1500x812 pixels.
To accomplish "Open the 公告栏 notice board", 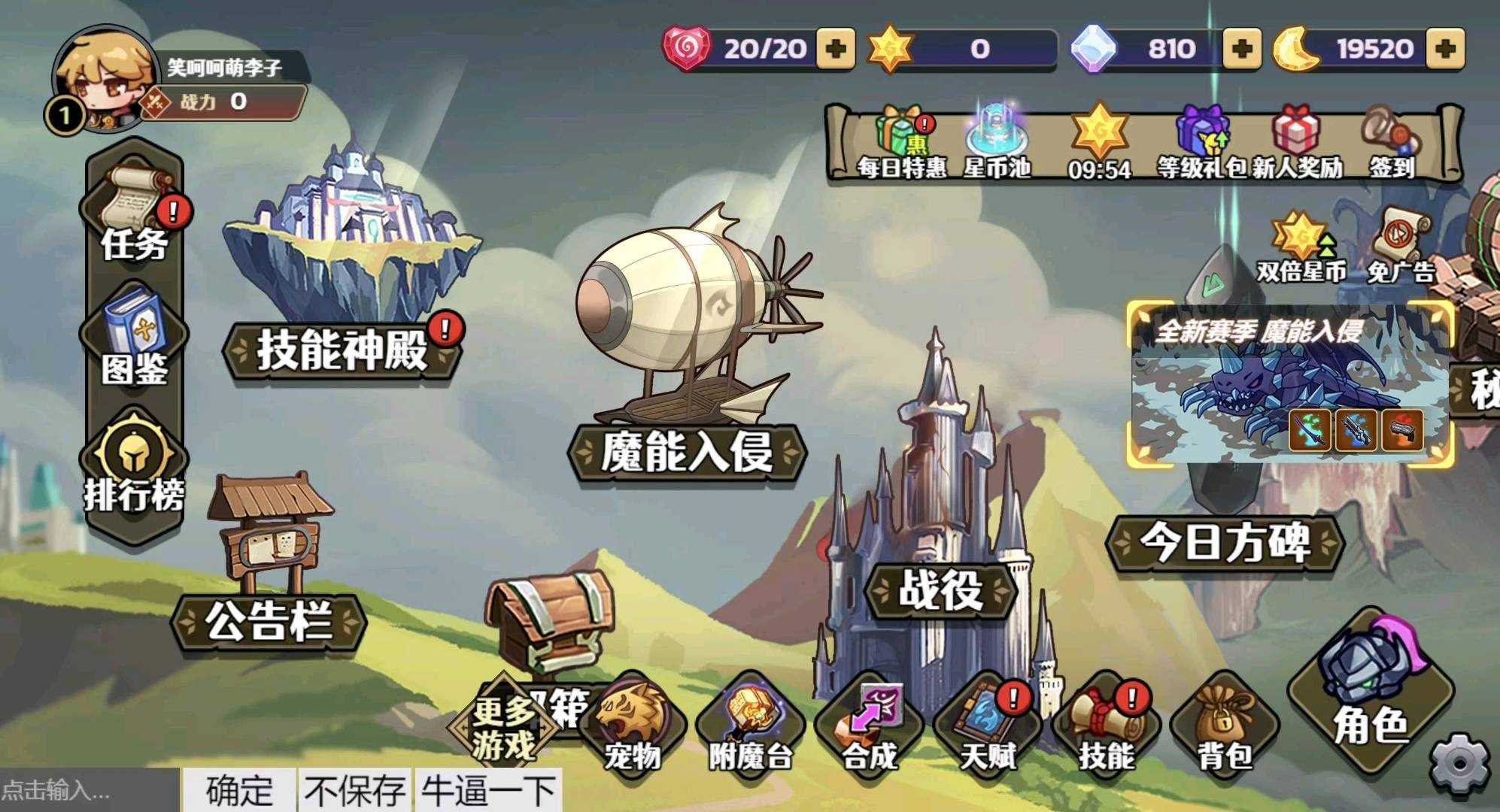I will (x=269, y=622).
